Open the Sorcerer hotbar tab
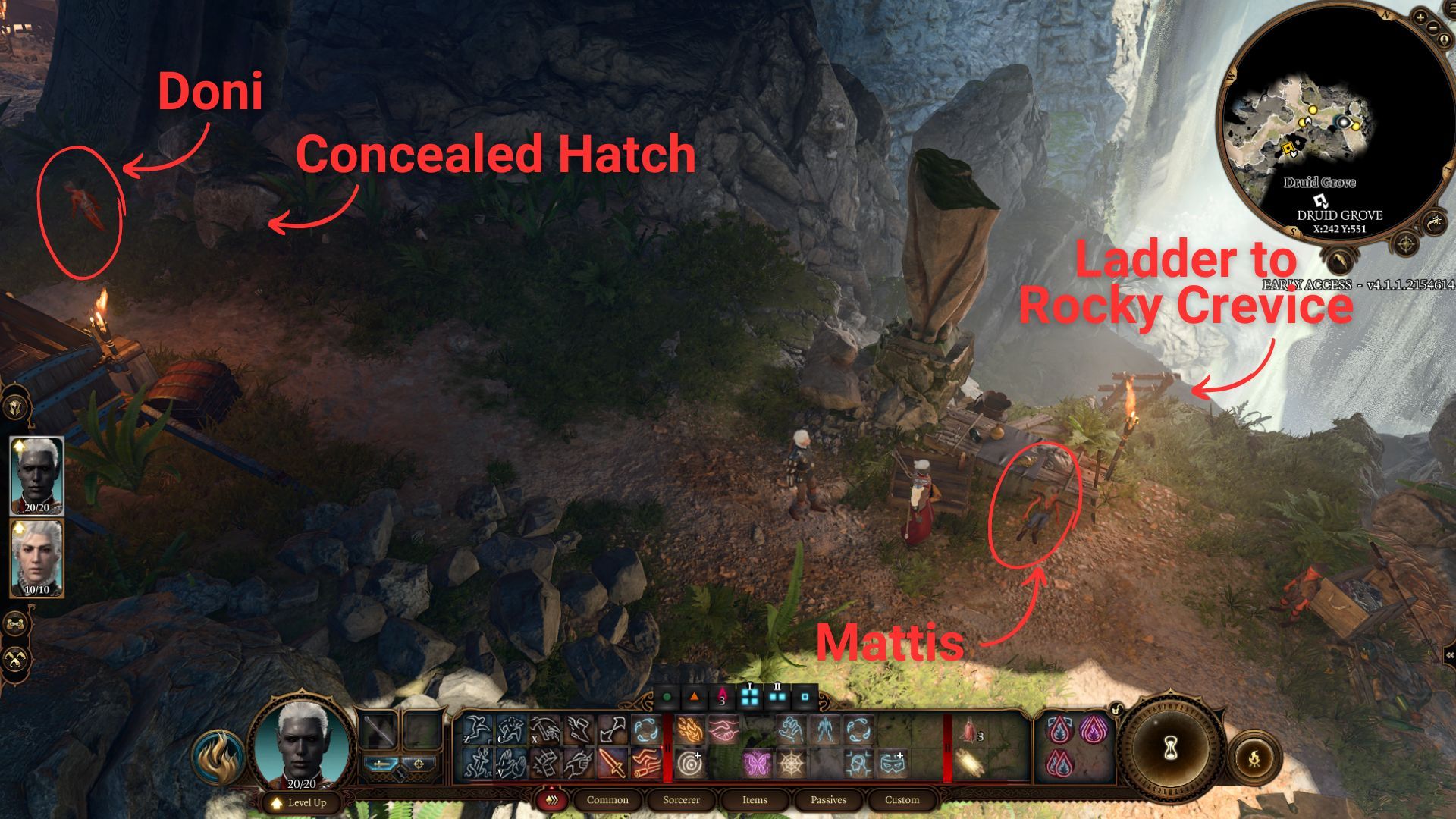 [x=681, y=800]
